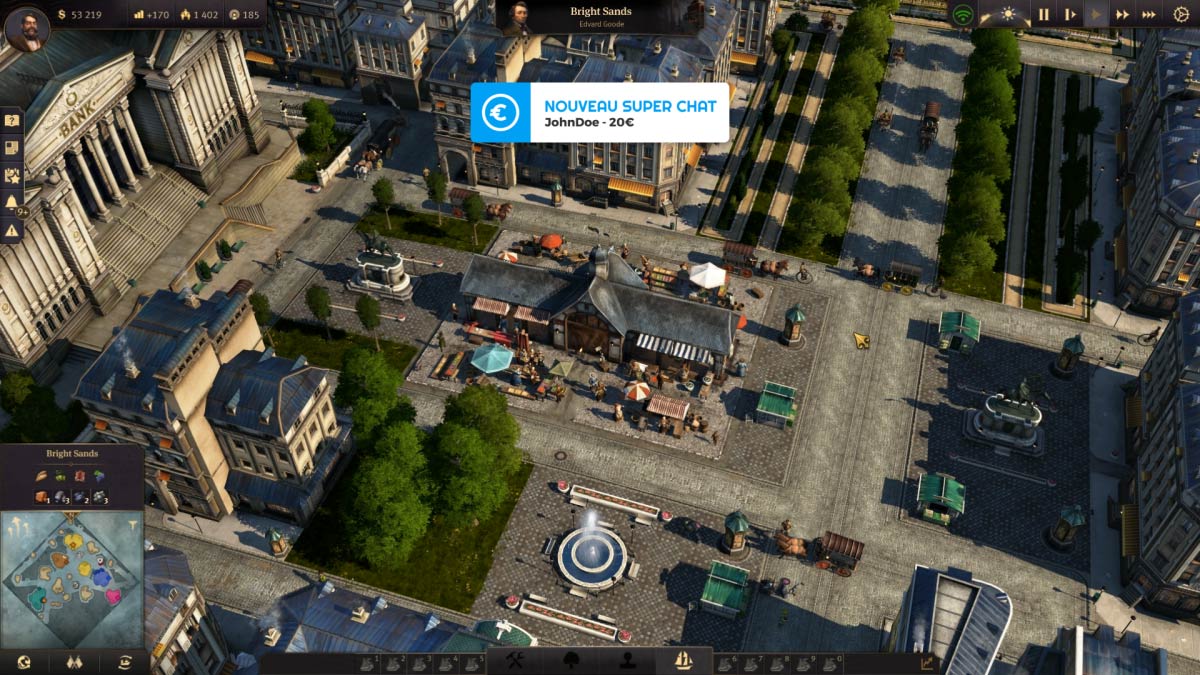Screen dimensions: 1200x675
Task: Open the settings gear menu
Action: click(1181, 14)
